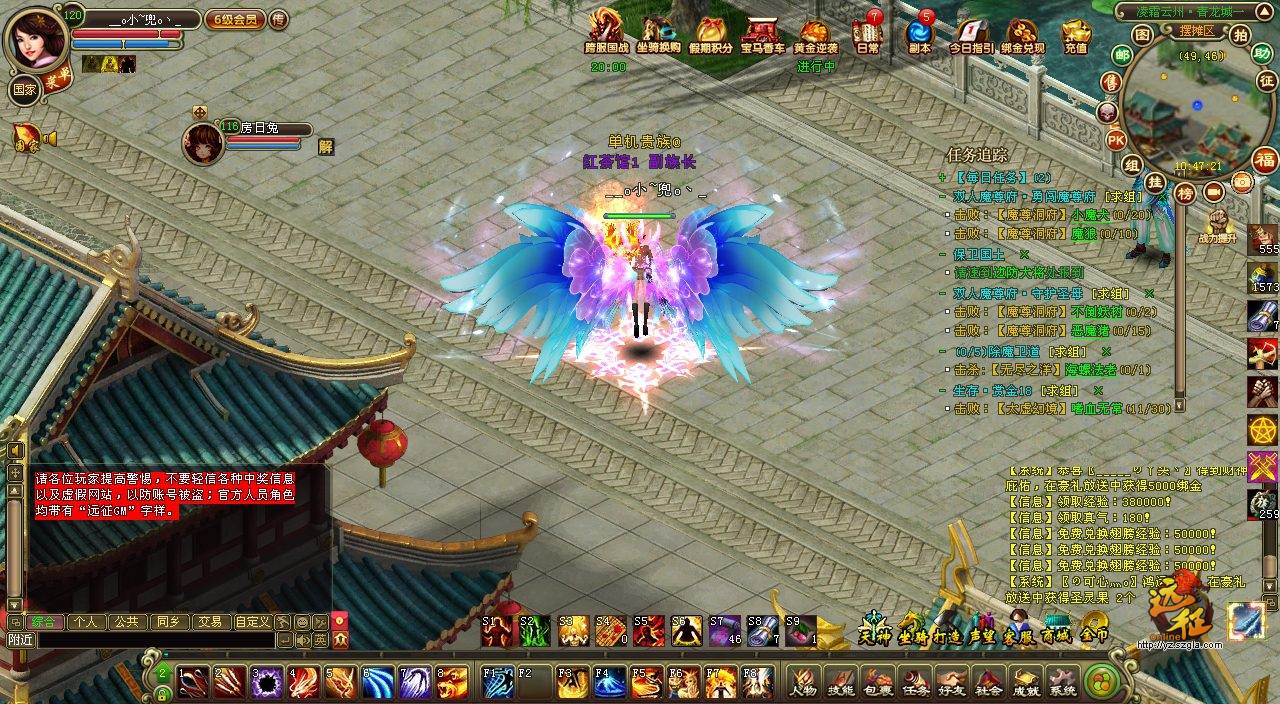Click the 6级会员 membership button
The height and width of the screenshot is (704, 1280).
tap(235, 19)
